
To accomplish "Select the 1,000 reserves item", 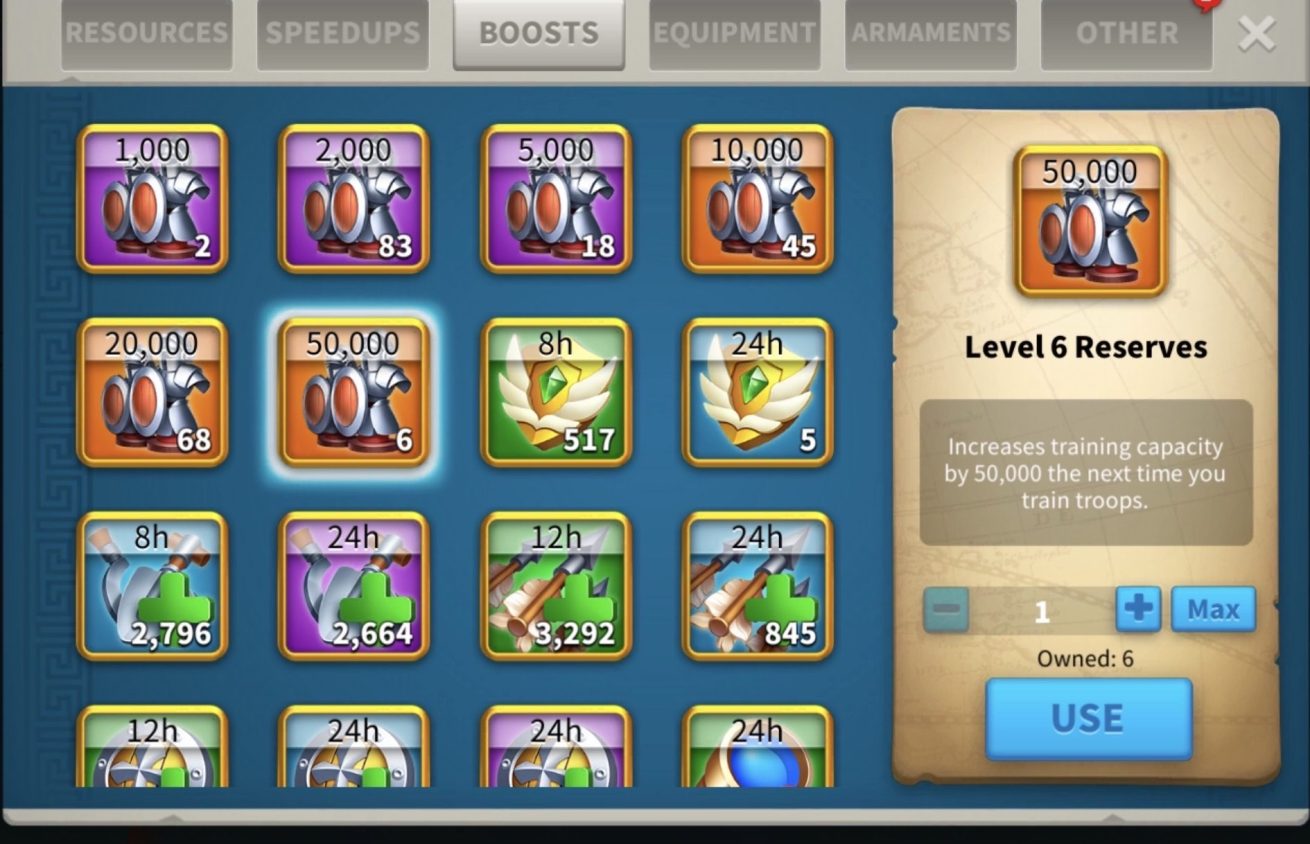I will pos(152,199).
